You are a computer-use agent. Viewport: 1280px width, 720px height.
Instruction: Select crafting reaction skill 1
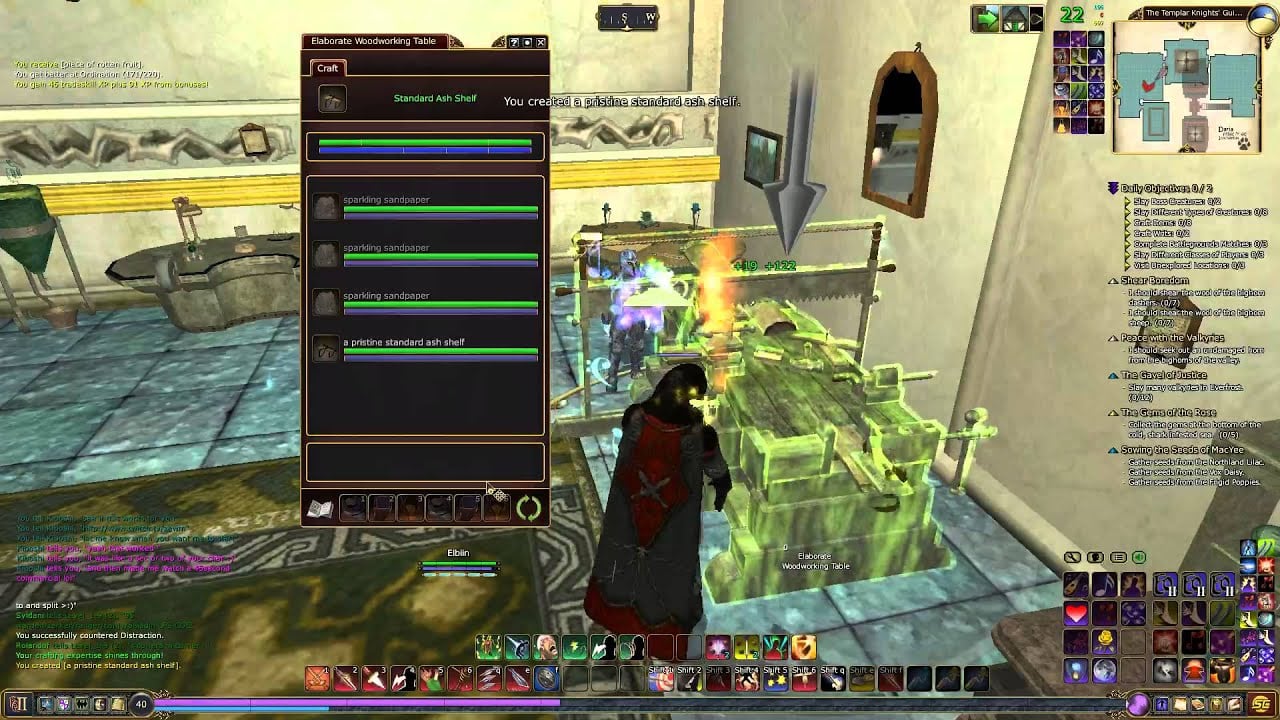[x=352, y=508]
